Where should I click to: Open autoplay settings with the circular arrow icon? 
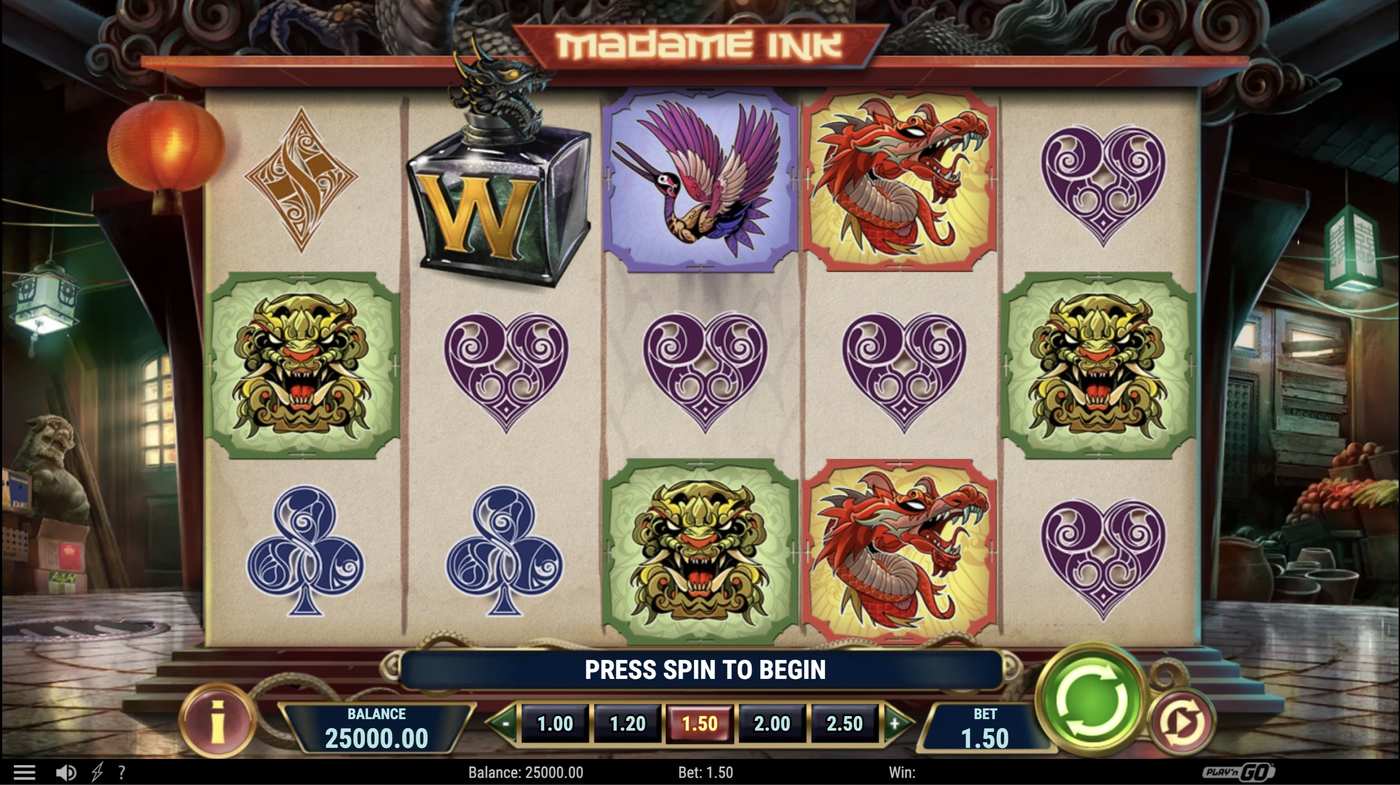click(1182, 722)
